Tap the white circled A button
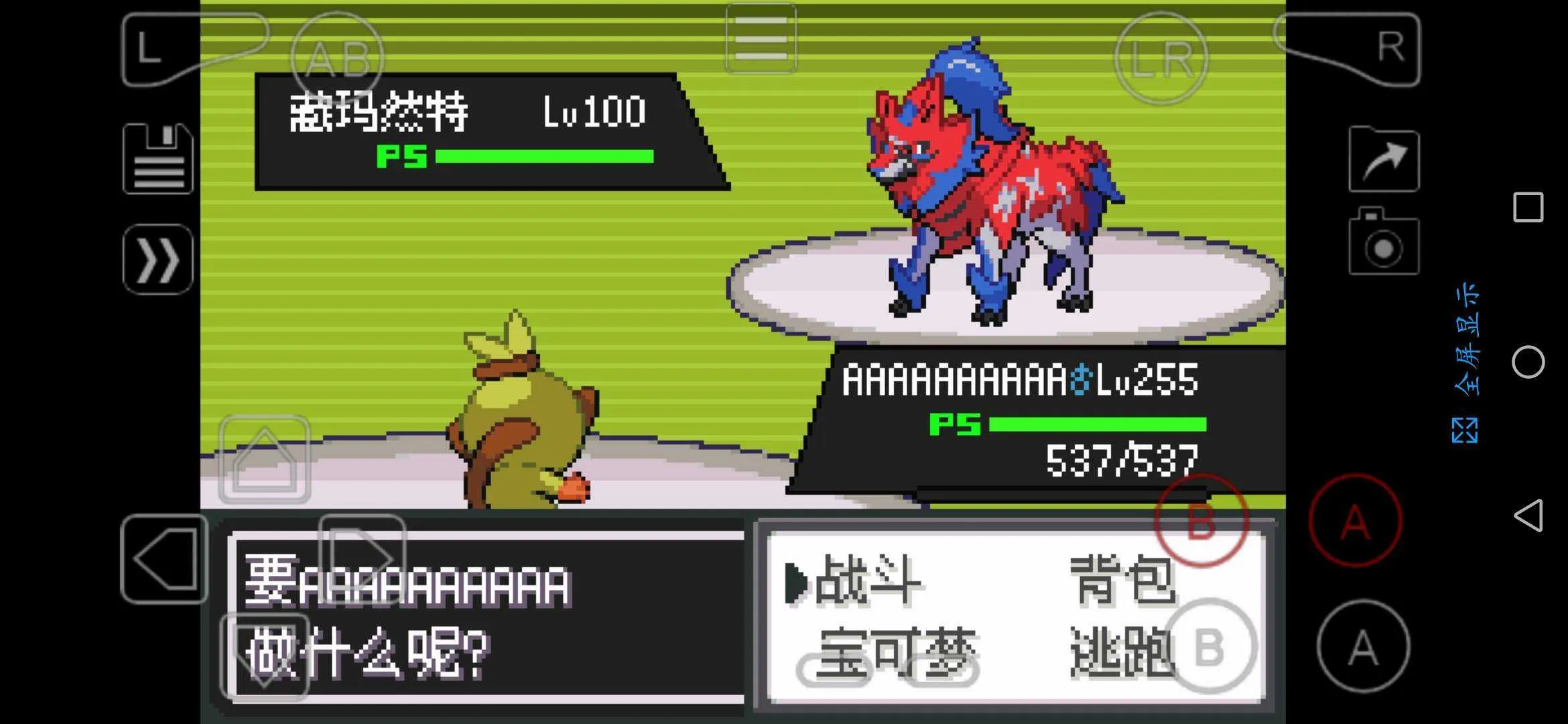The image size is (1568, 724). [1363, 647]
